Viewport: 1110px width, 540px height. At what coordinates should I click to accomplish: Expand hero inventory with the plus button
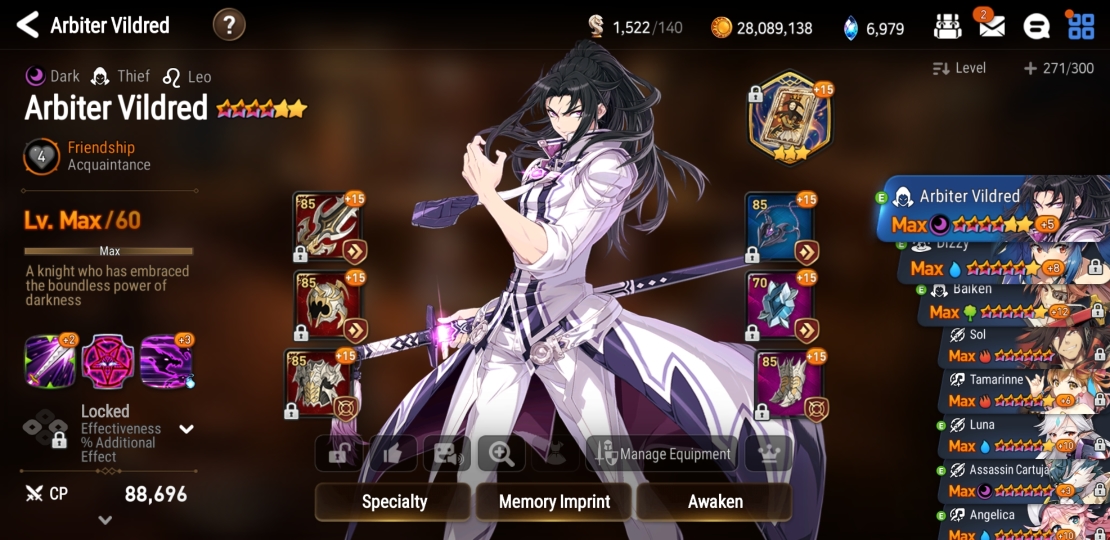click(1030, 68)
